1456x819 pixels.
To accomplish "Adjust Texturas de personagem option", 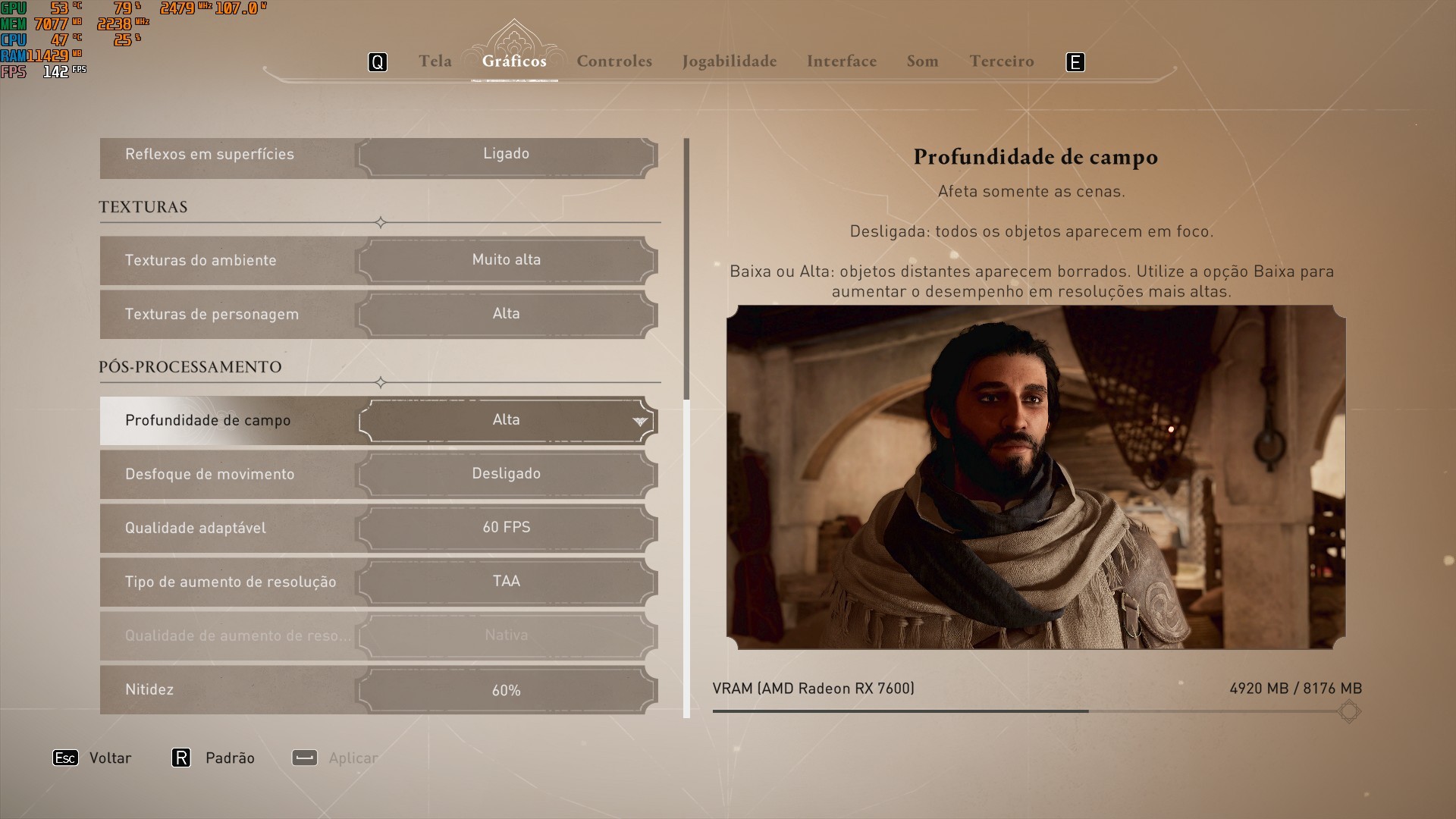I will (x=506, y=314).
